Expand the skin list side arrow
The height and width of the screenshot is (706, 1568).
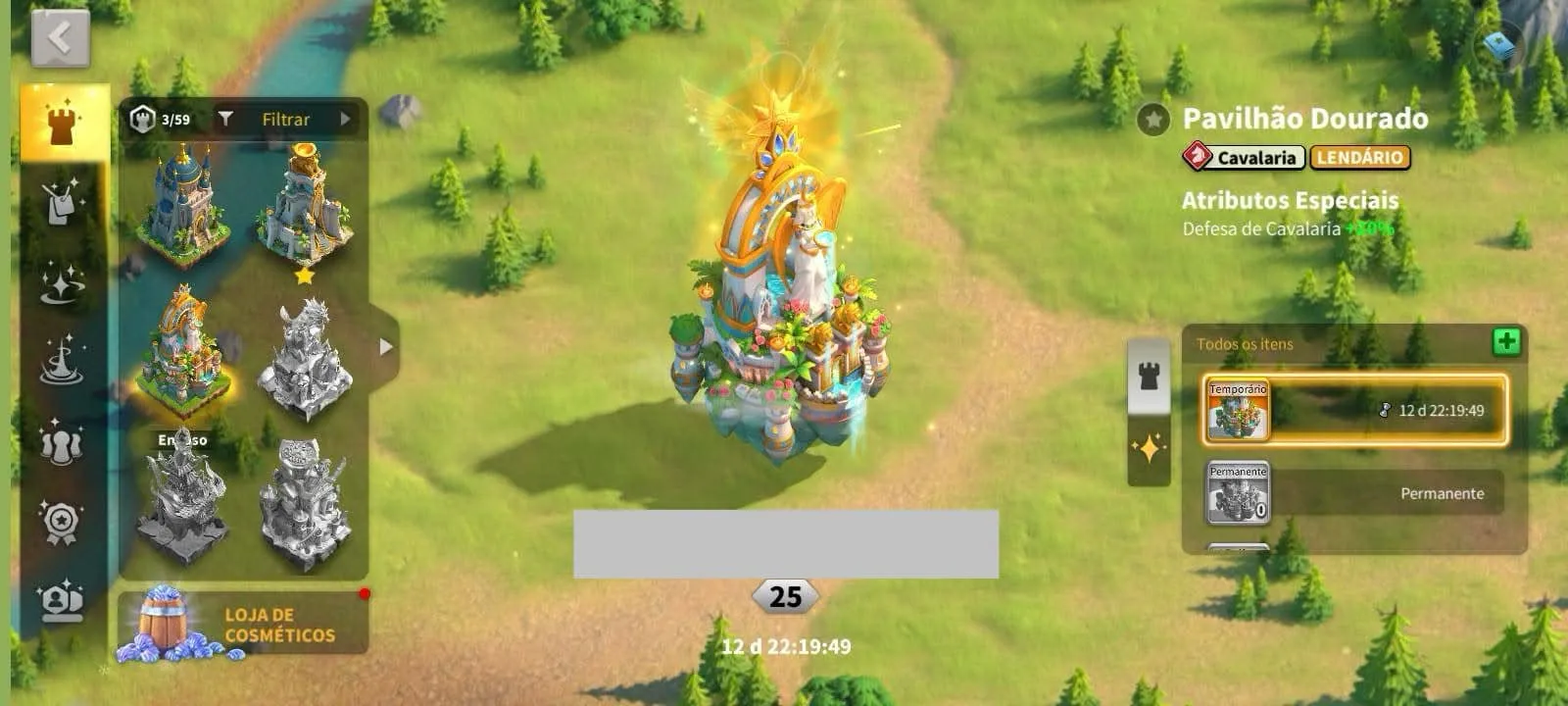pyautogui.click(x=385, y=346)
